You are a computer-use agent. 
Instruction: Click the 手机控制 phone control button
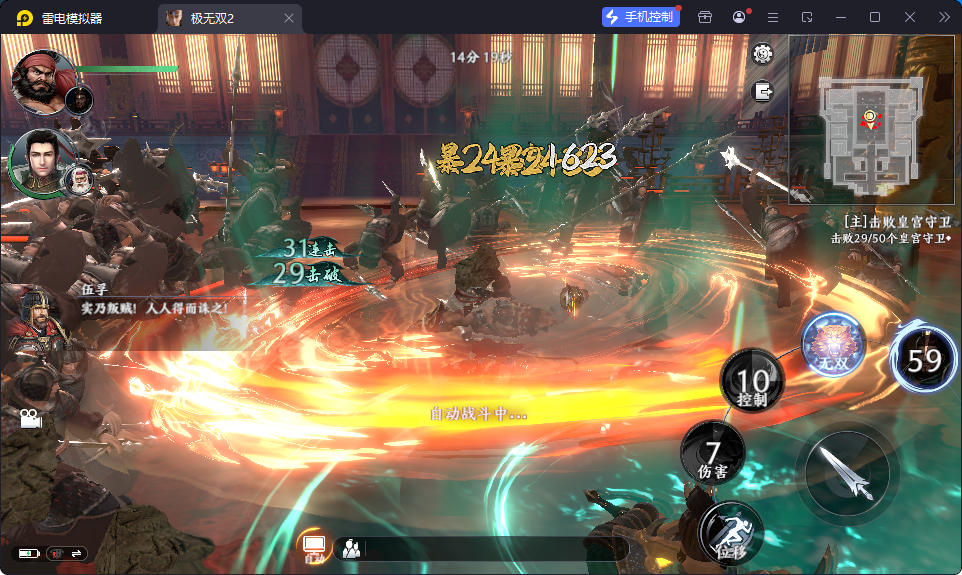pos(639,17)
